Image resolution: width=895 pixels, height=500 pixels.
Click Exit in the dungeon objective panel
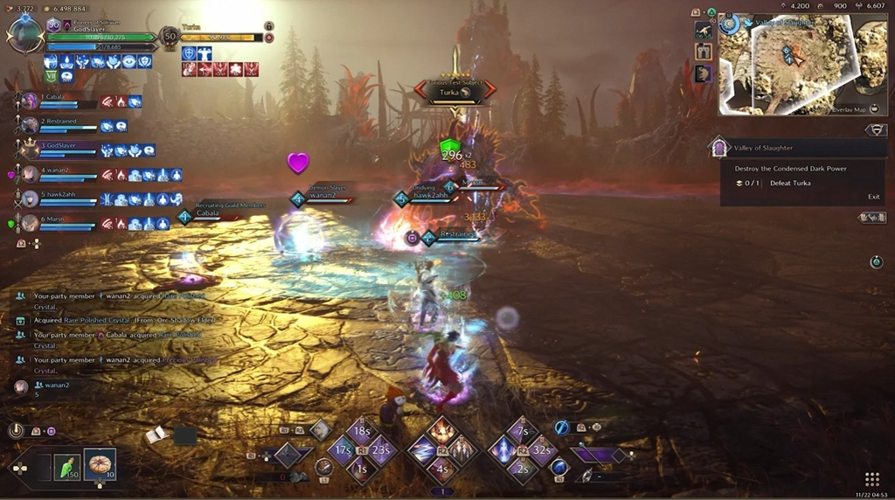[x=873, y=197]
